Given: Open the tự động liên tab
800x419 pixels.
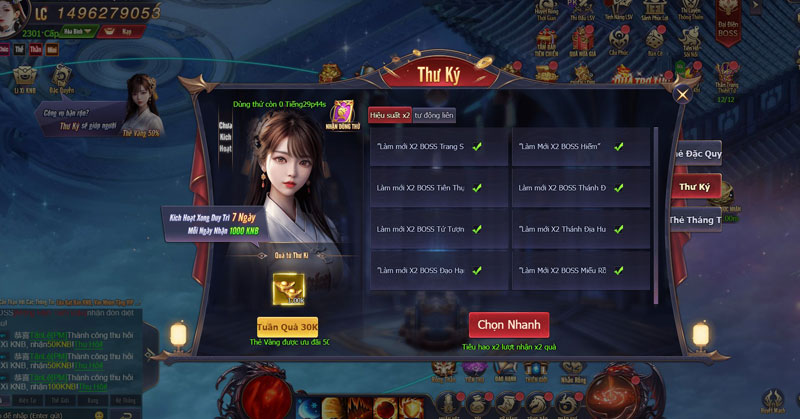Looking at the screenshot, I should point(433,116).
